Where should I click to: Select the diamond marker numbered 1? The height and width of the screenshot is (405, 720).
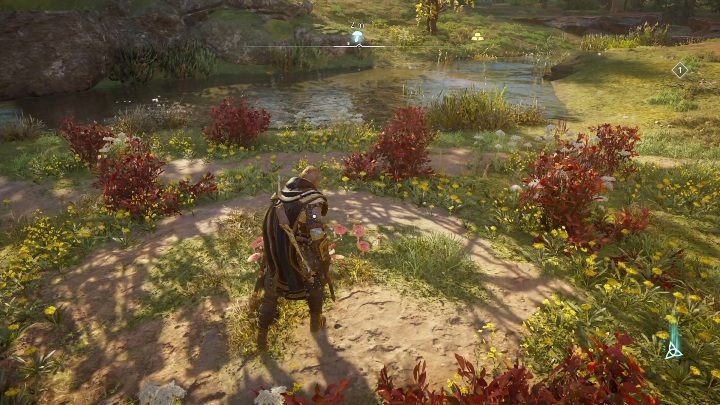(x=680, y=69)
